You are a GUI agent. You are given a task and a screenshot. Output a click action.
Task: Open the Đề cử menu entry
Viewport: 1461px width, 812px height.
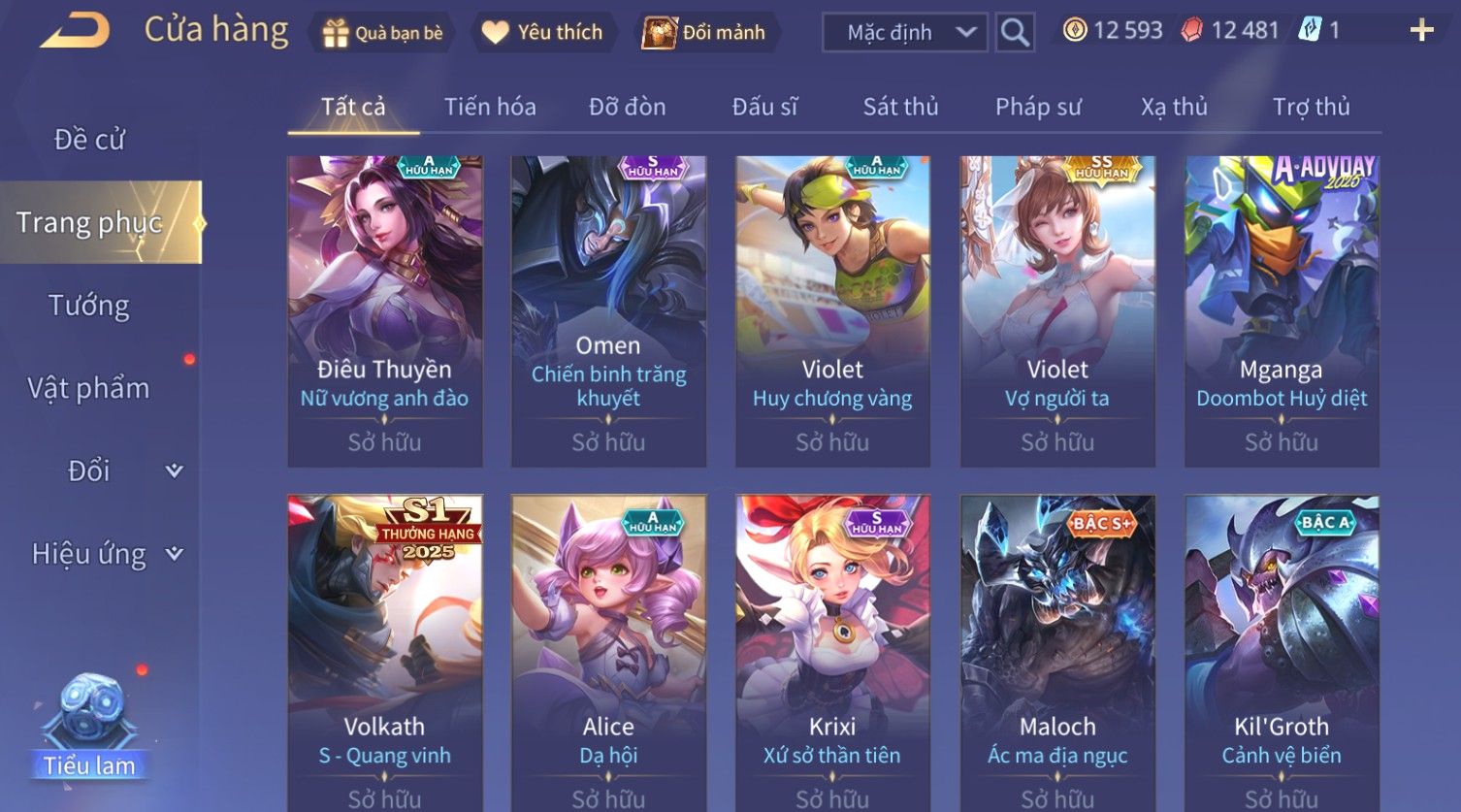point(89,140)
